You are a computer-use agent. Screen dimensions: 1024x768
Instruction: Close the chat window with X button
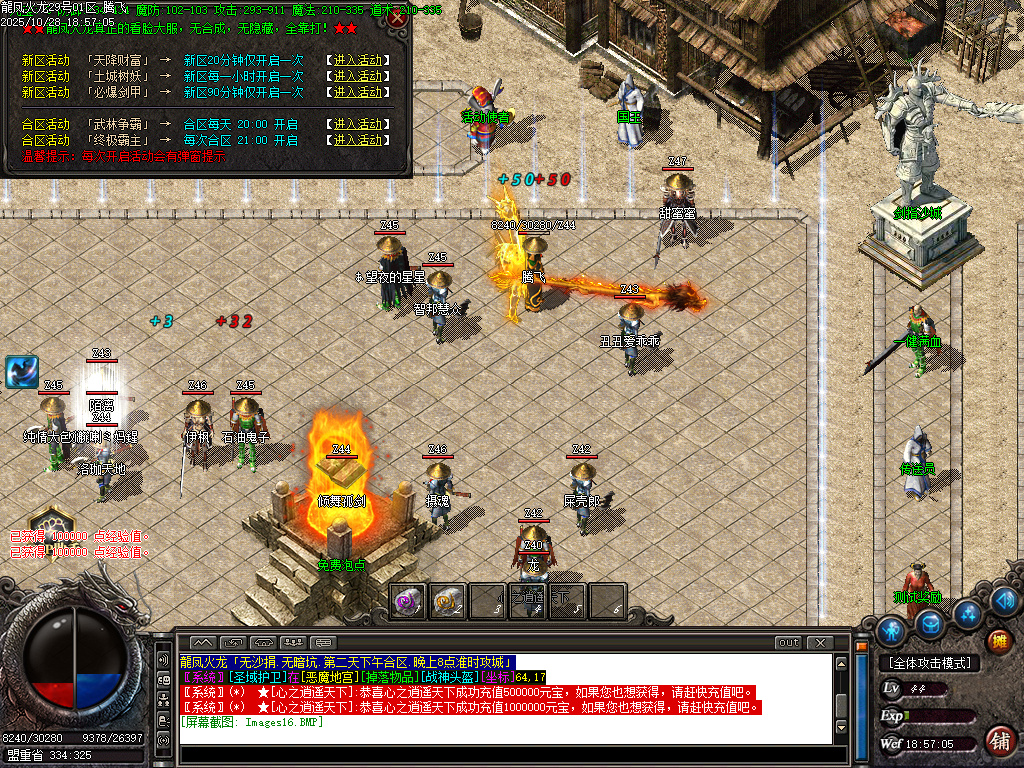[x=819, y=643]
